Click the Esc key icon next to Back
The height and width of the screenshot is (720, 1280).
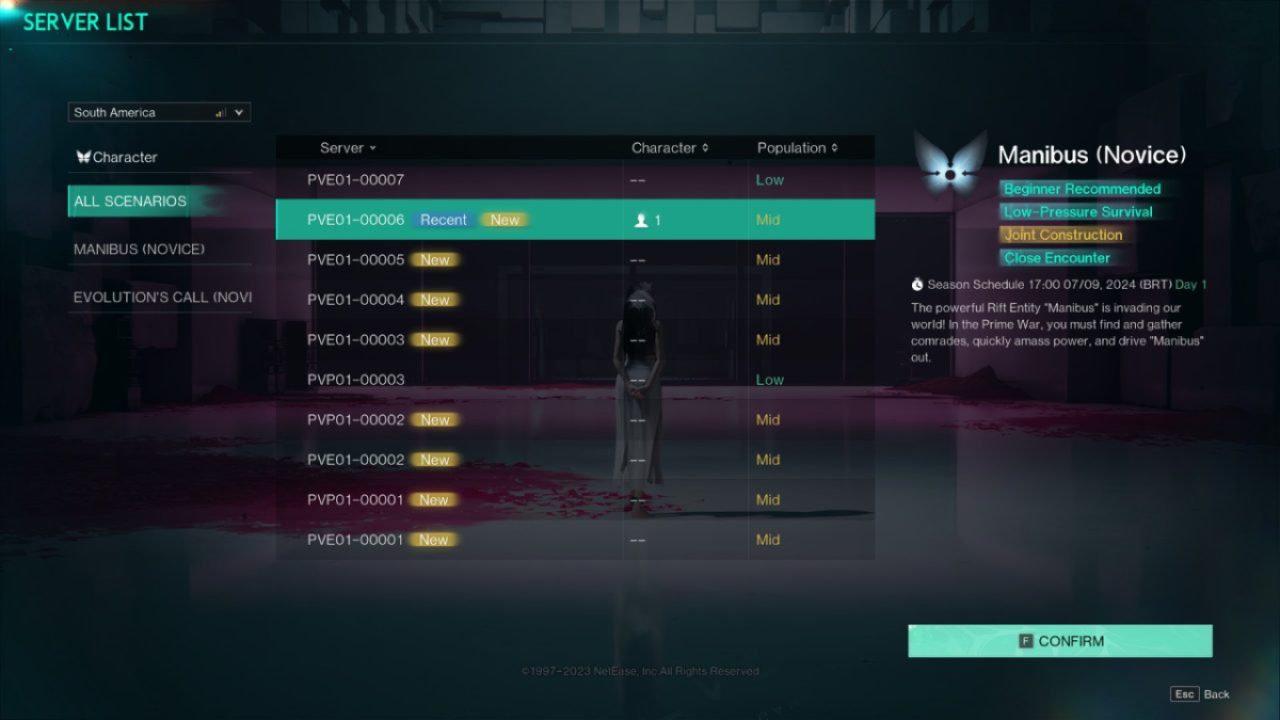point(1186,693)
